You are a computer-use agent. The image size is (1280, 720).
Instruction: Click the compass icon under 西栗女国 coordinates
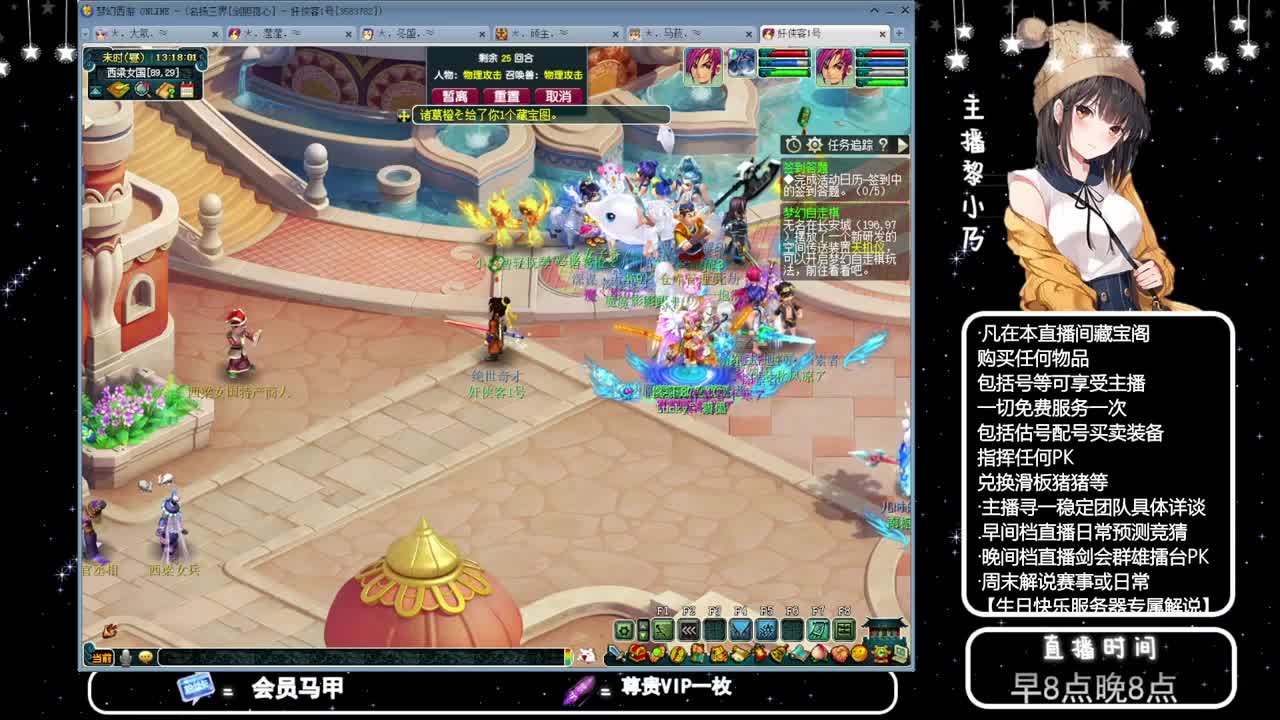[141, 88]
